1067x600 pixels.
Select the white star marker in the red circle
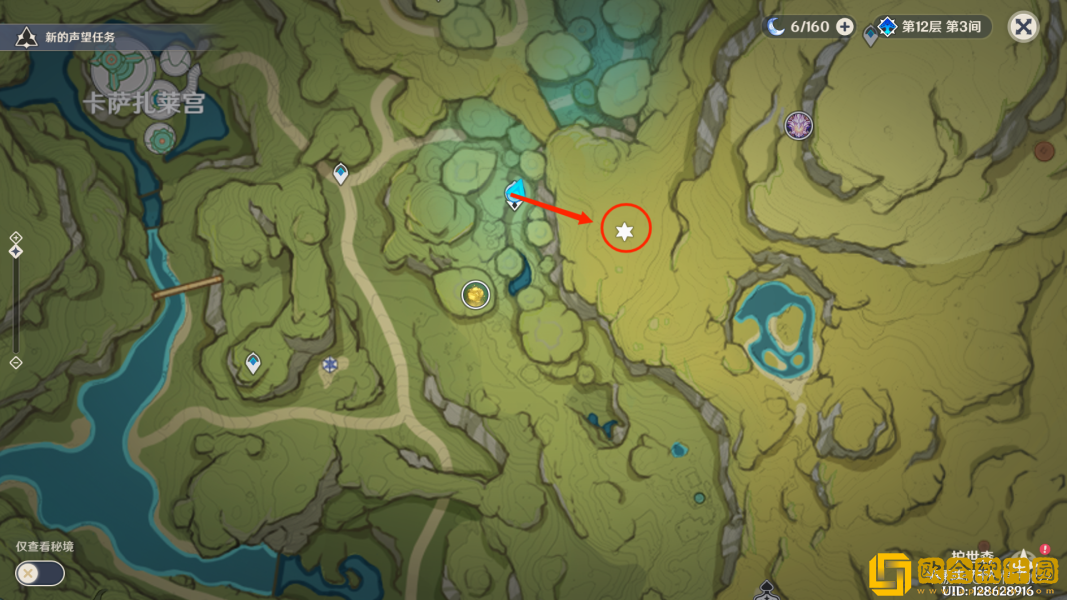625,232
